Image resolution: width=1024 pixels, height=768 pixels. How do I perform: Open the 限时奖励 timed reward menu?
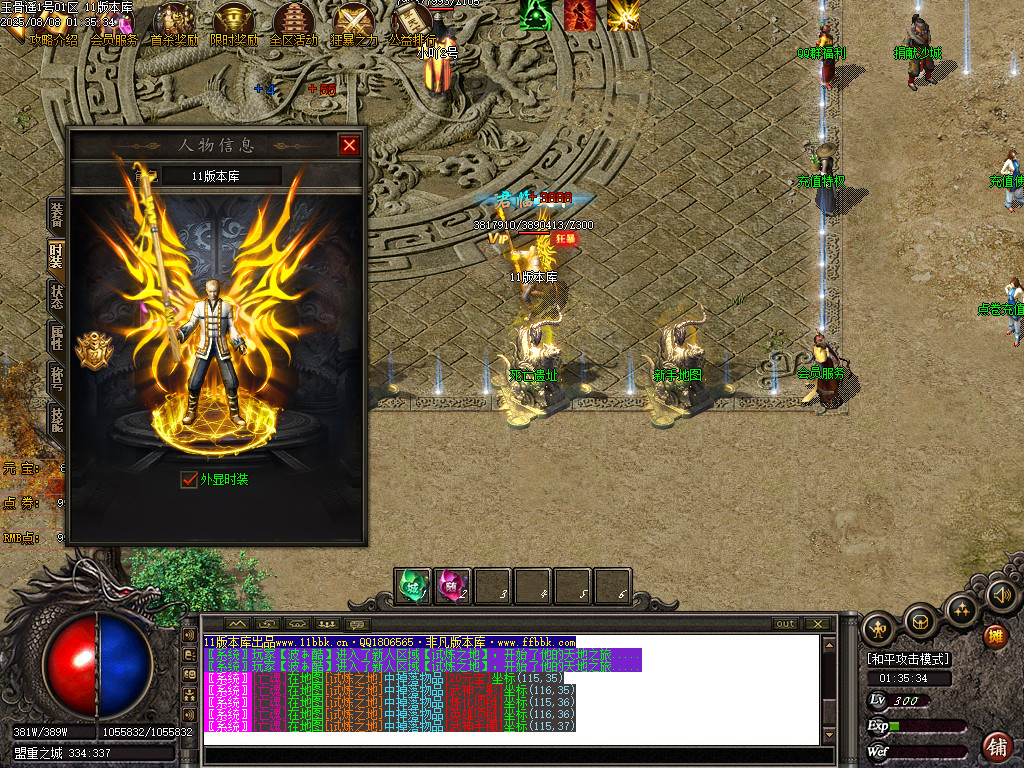[x=234, y=22]
